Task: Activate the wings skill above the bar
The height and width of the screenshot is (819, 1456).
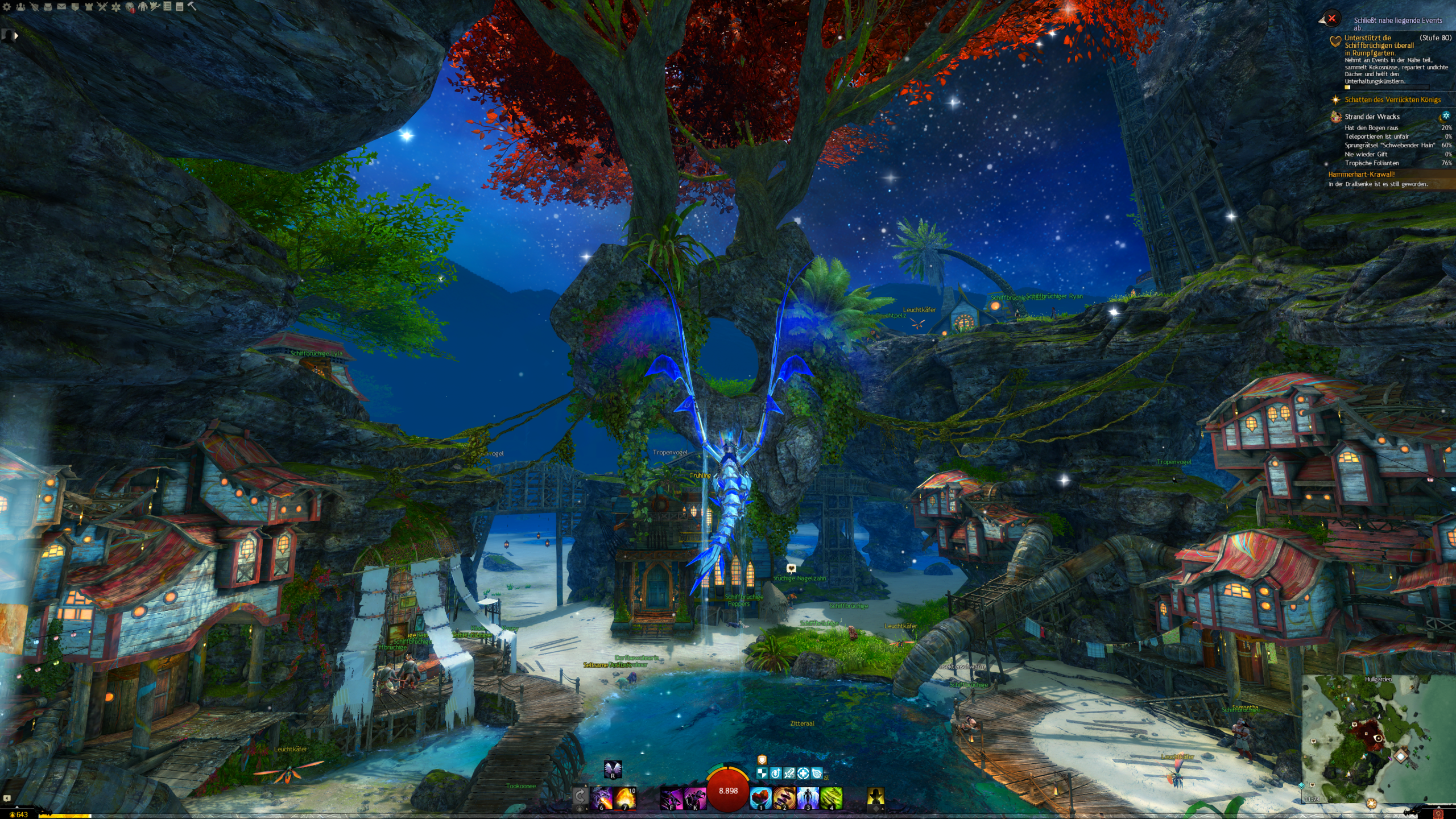Action: coord(613,769)
